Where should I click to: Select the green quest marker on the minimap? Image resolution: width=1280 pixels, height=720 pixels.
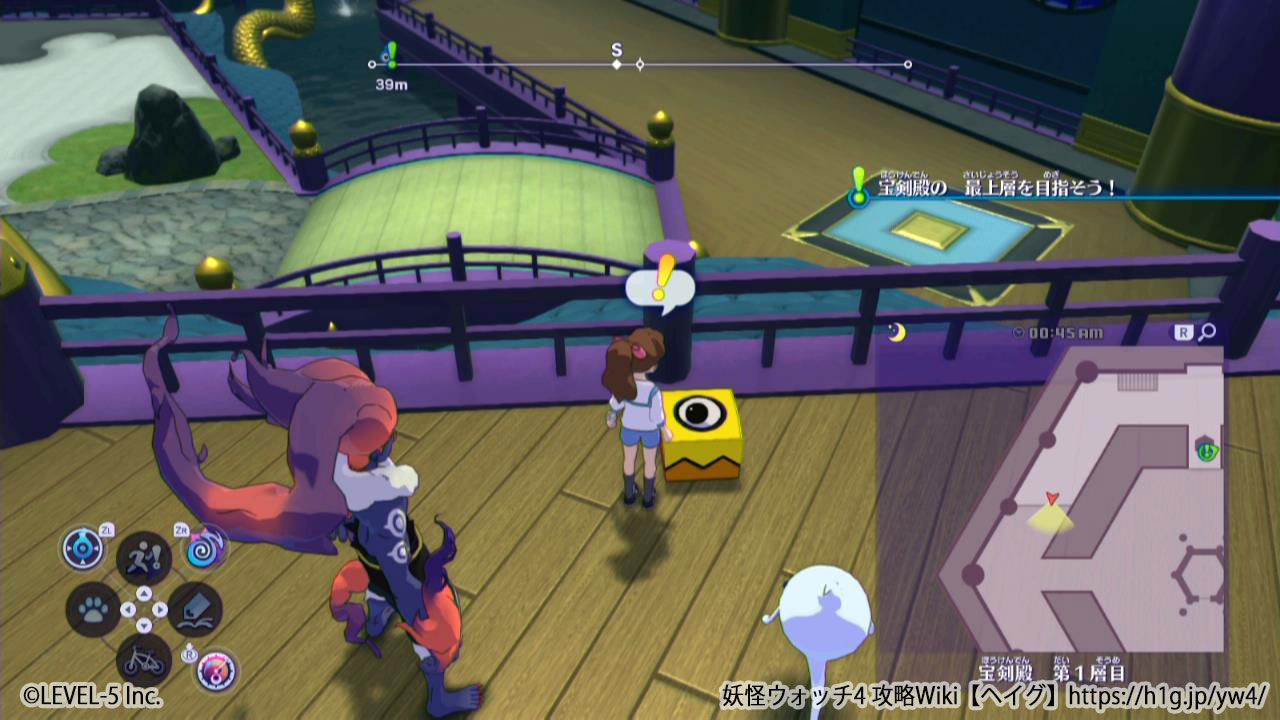tap(1207, 451)
